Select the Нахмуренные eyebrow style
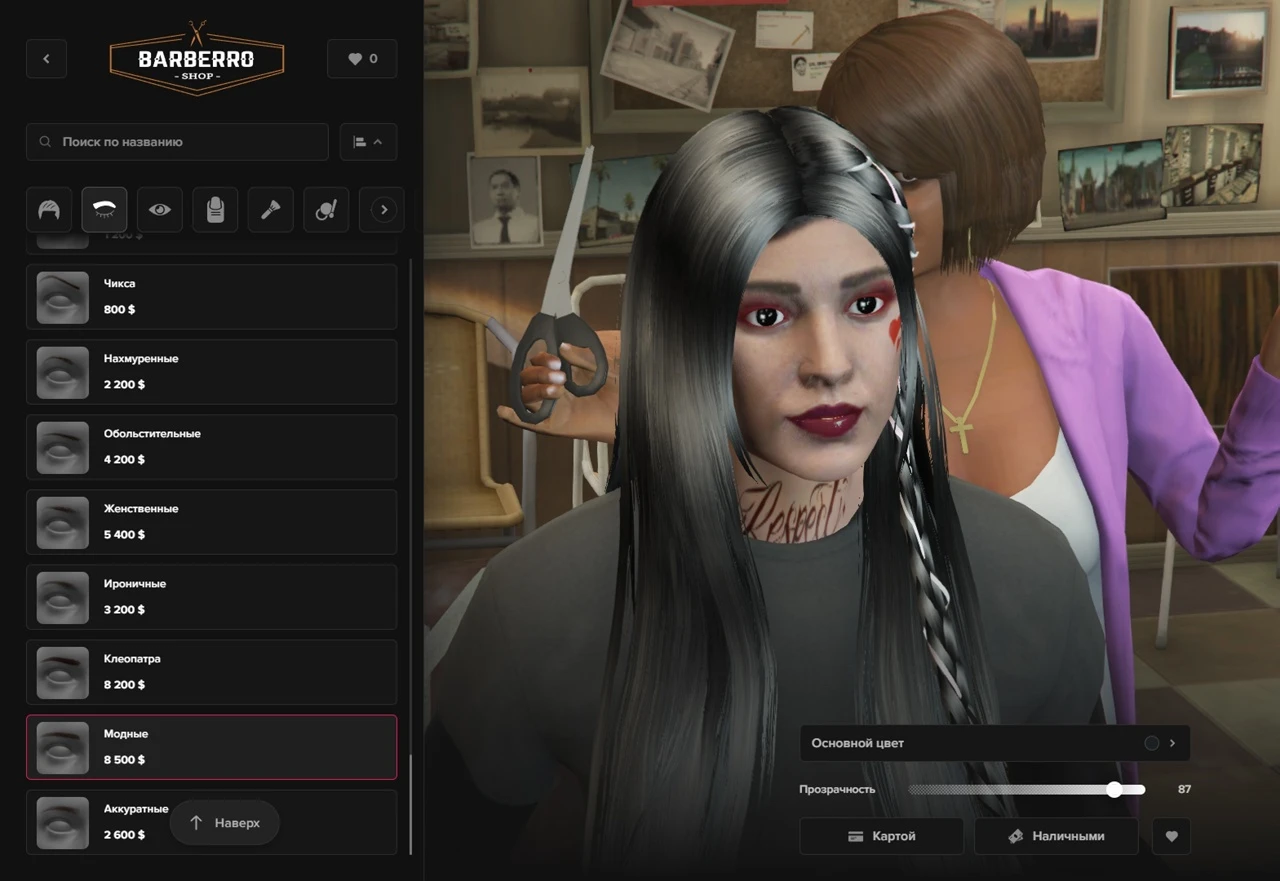This screenshot has height=881, width=1280. [211, 372]
